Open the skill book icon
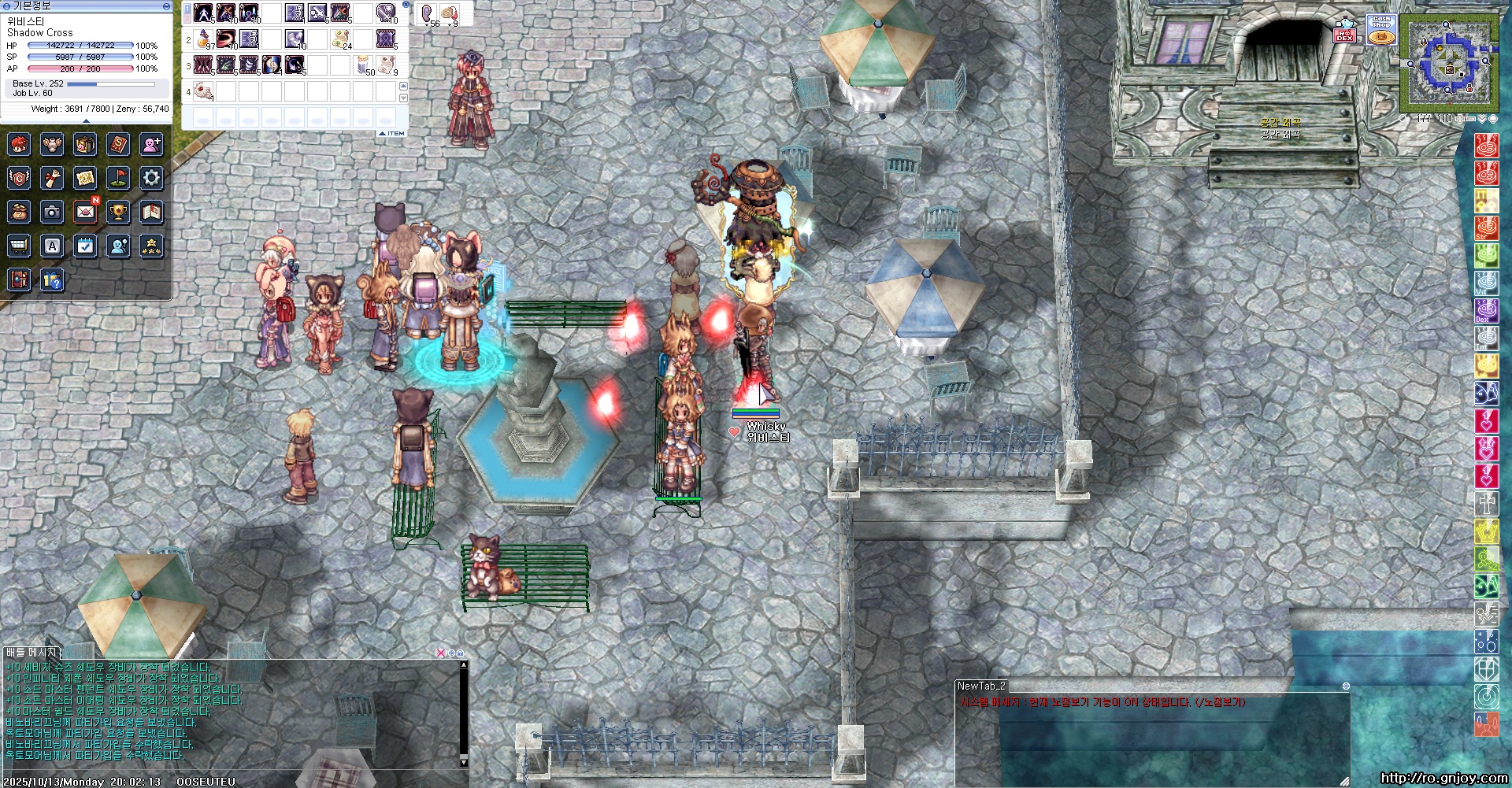The height and width of the screenshot is (788, 1512). tap(118, 144)
